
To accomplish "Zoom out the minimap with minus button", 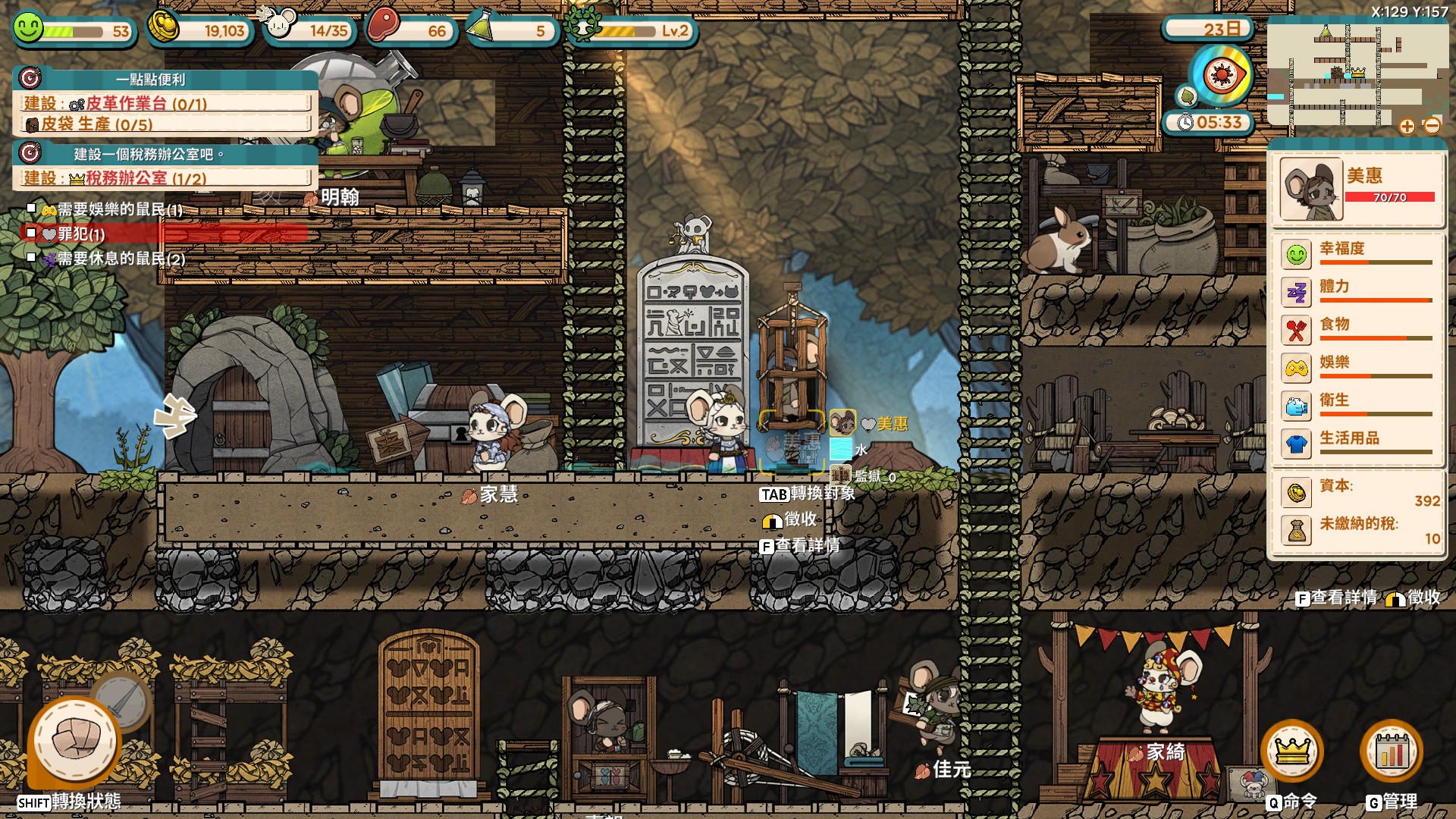I will click(x=1432, y=127).
